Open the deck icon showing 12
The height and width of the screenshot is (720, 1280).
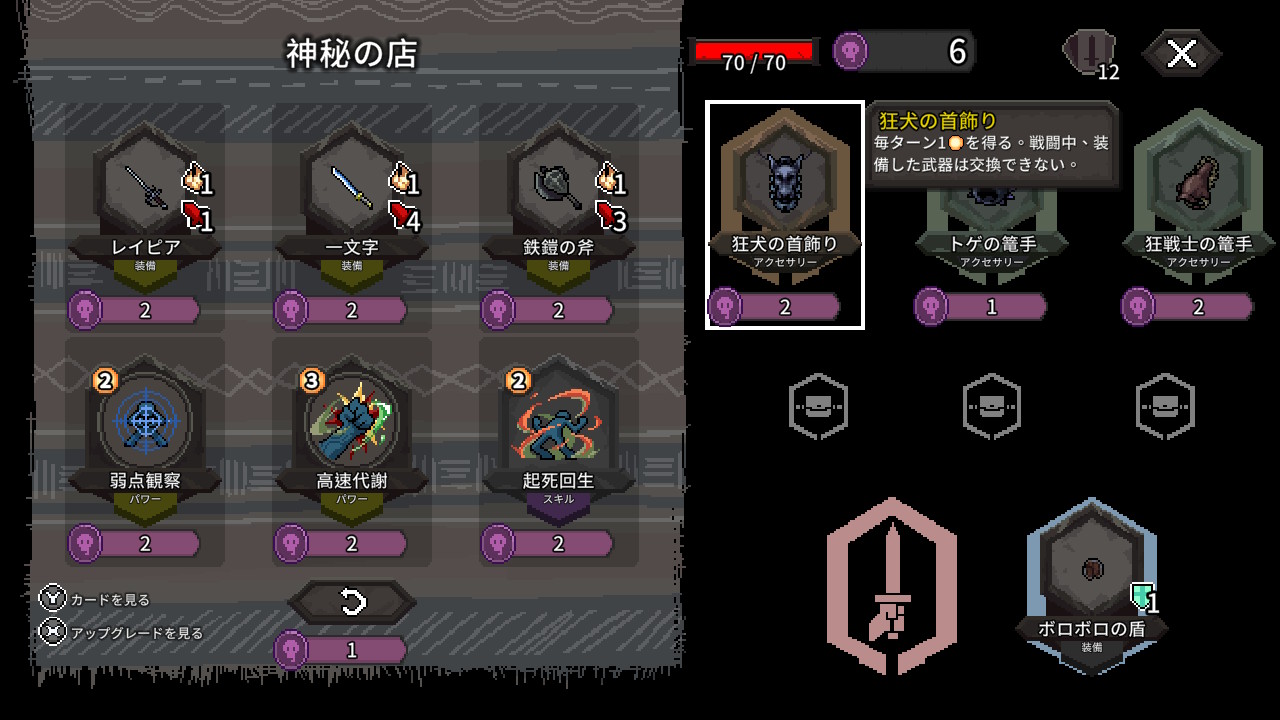(1089, 53)
